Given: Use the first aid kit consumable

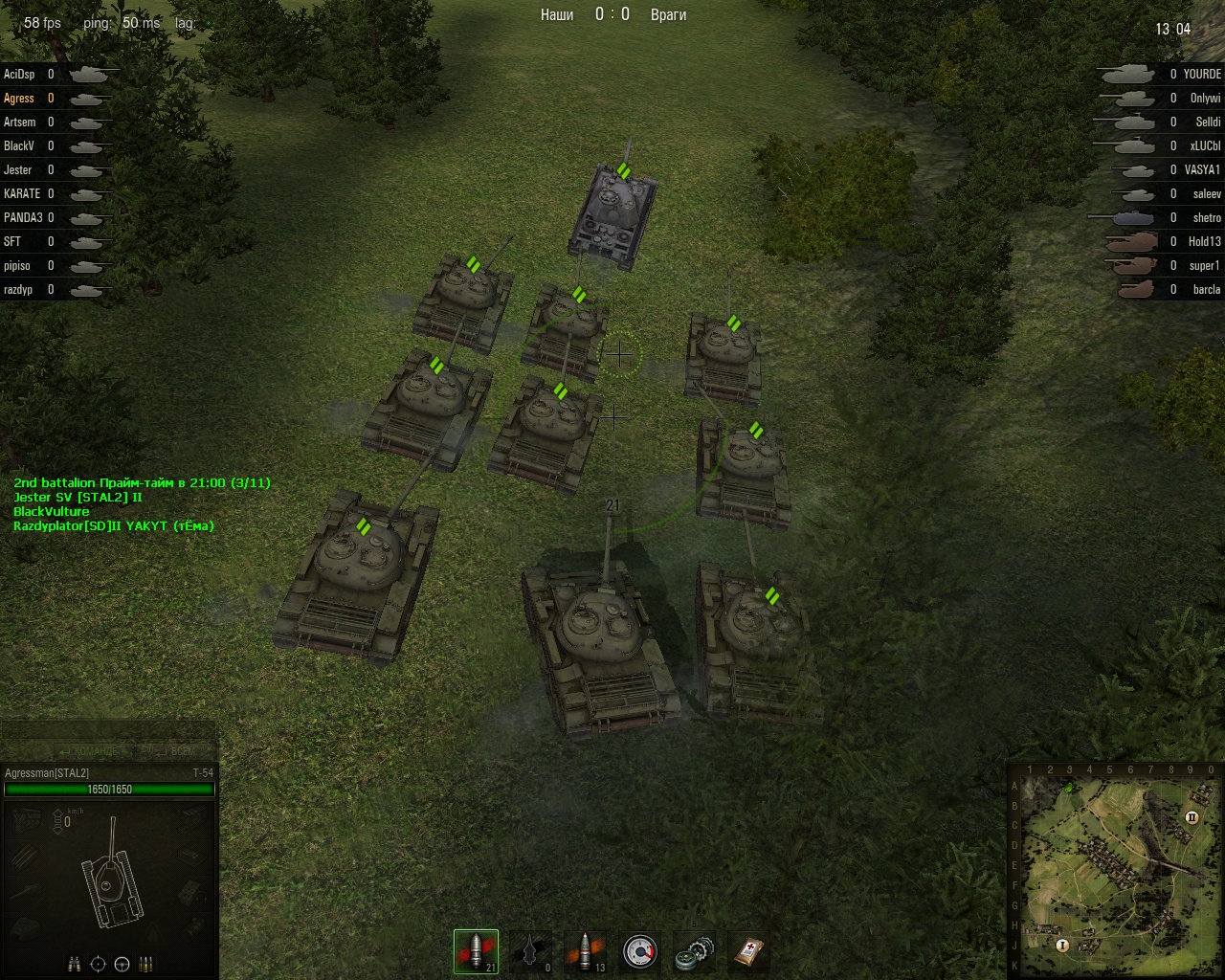Looking at the screenshot, I should click(x=747, y=951).
